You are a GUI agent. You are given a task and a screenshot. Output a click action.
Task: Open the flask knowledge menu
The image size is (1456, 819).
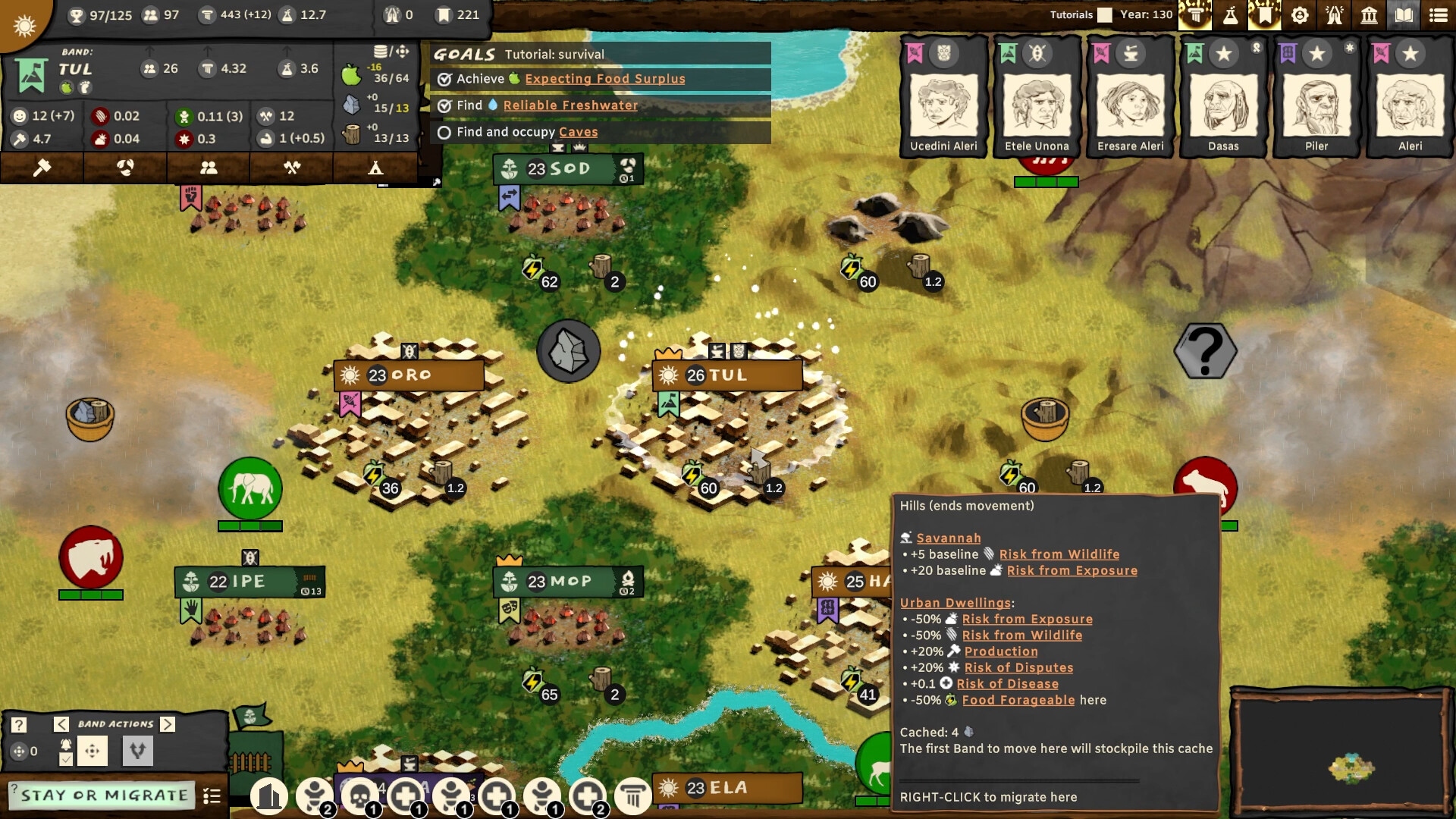tap(1230, 14)
